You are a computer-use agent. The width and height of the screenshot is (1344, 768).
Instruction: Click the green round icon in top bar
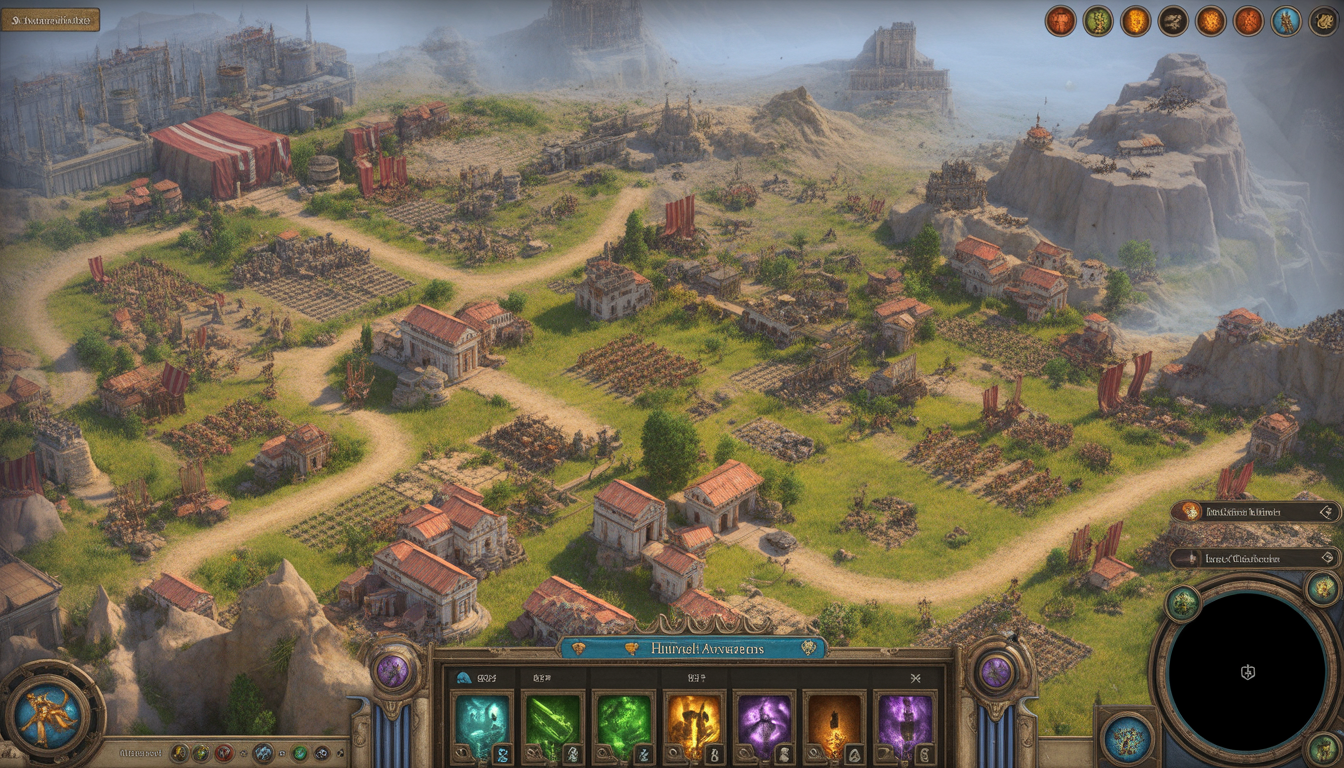(x=1098, y=21)
